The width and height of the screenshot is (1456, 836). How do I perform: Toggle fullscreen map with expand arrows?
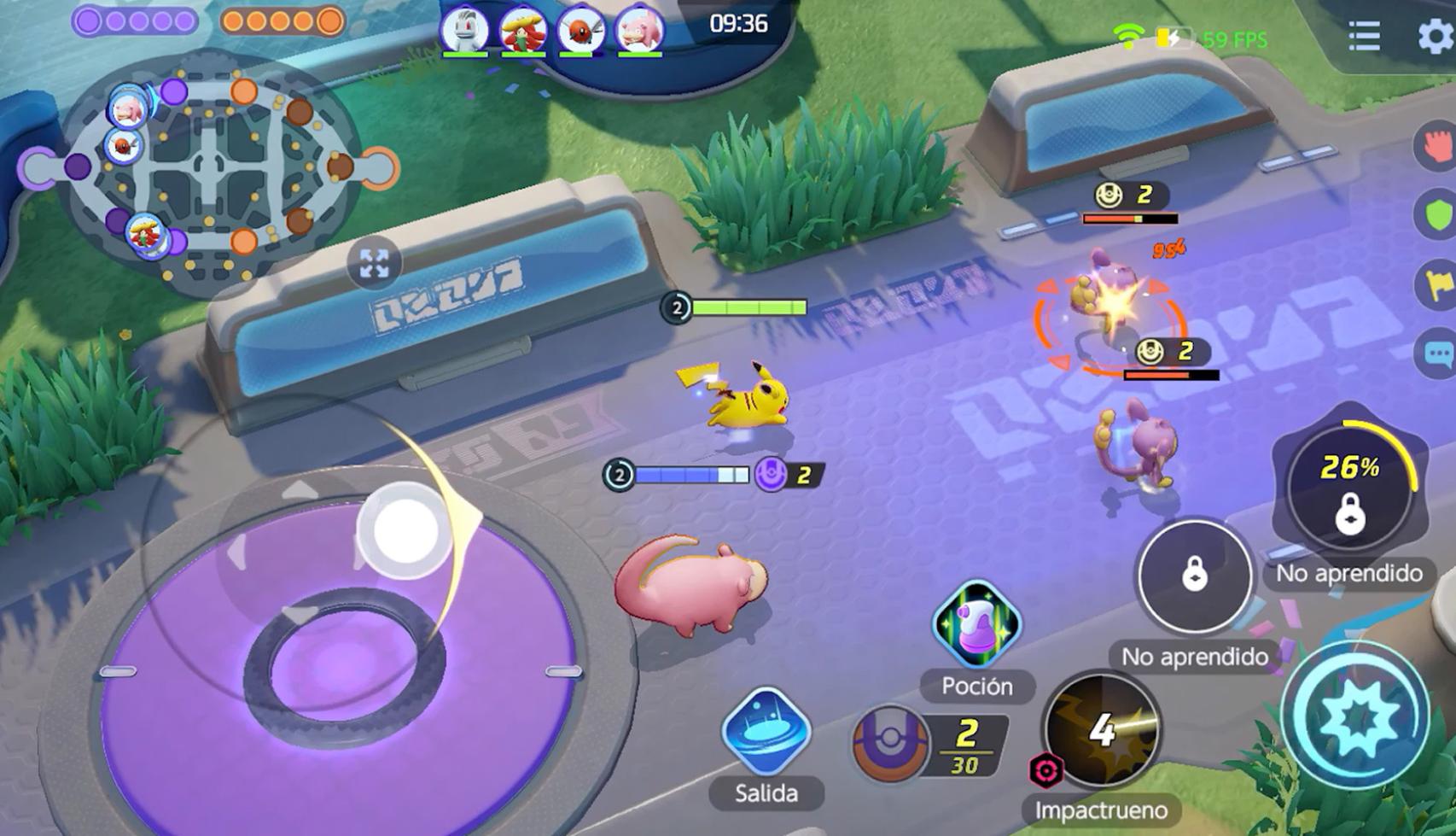376,263
